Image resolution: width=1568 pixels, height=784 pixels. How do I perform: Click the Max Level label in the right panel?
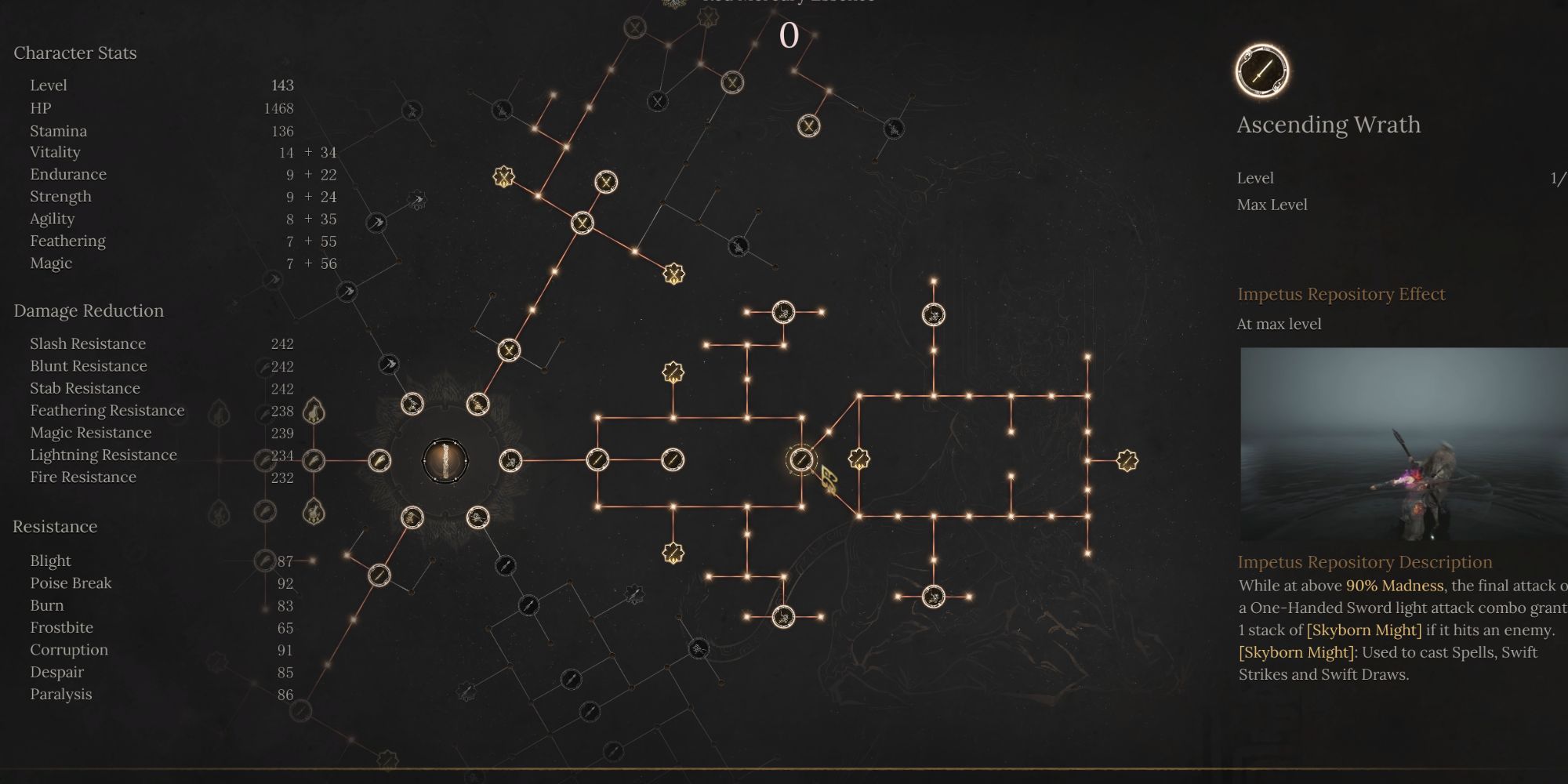coord(1272,205)
